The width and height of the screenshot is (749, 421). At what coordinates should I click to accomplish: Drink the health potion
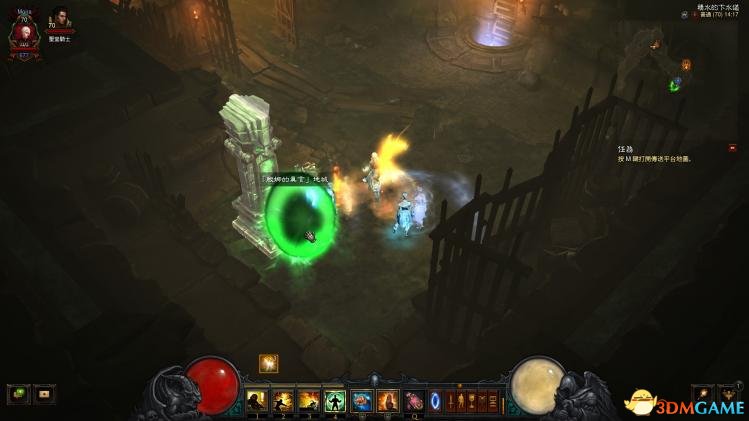[x=414, y=401]
